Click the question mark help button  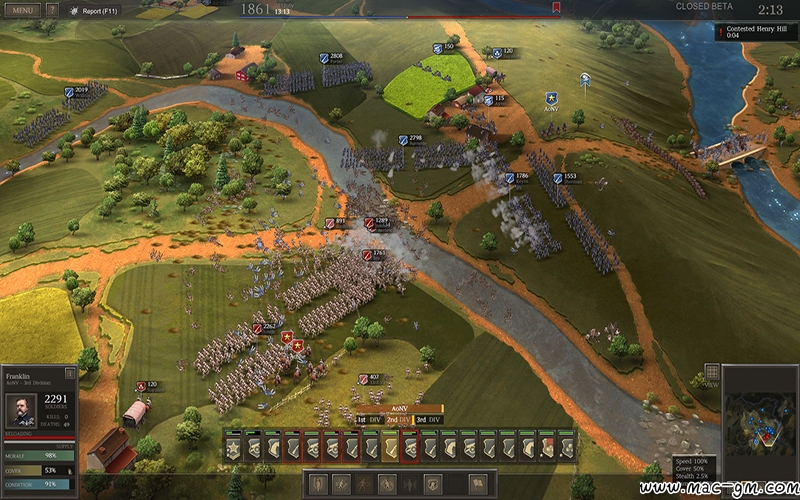tap(52, 10)
